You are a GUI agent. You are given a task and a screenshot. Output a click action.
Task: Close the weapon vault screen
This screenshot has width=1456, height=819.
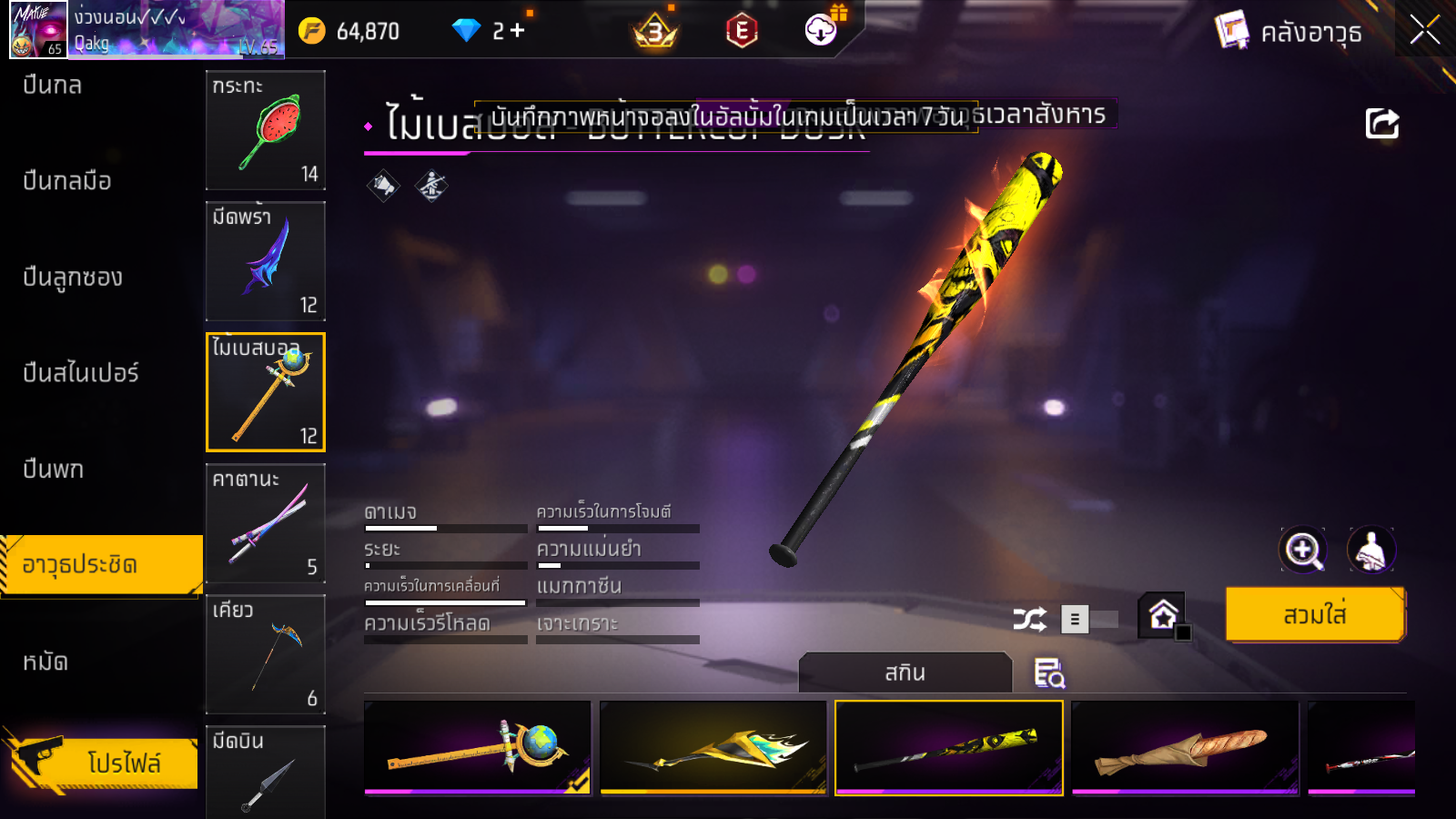tap(1424, 31)
